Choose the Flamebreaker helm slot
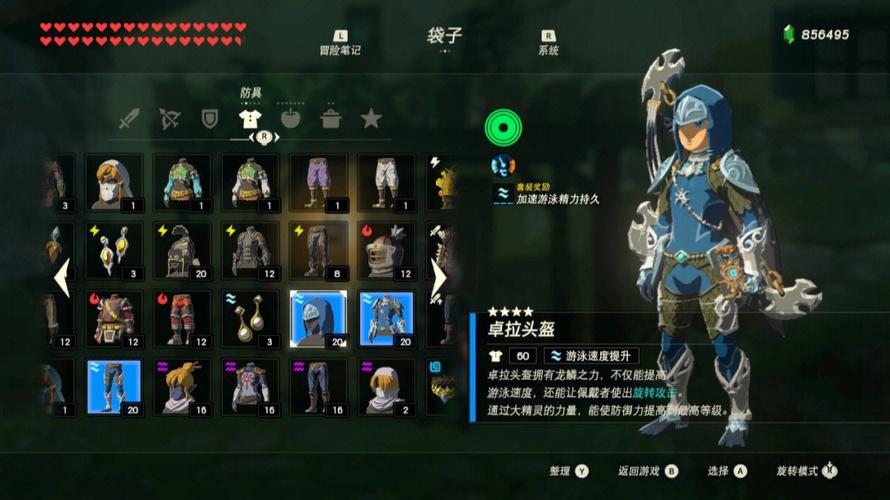890x500 pixels. tap(386, 249)
